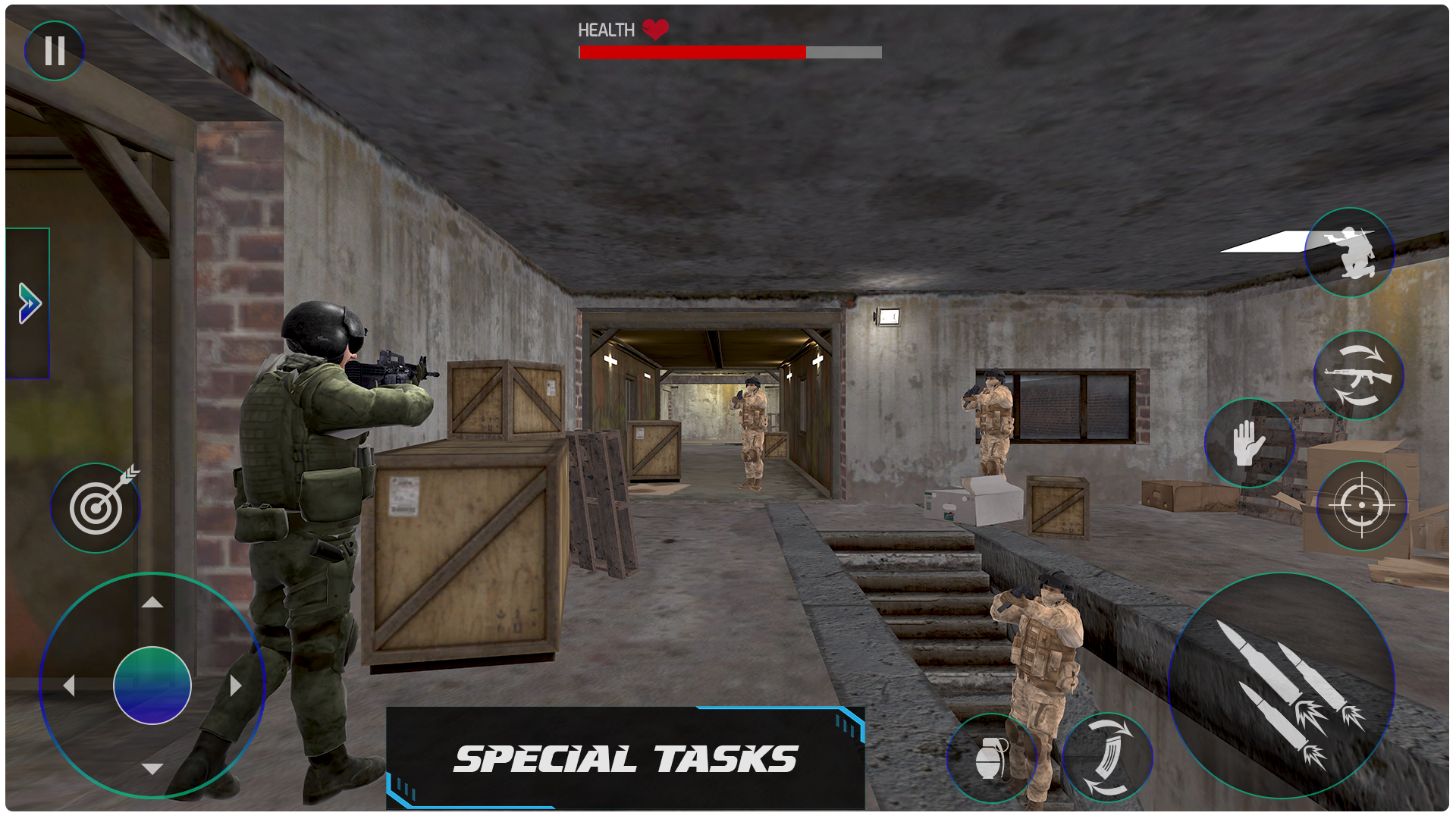Tap the up arrow above the joystick

click(x=152, y=603)
